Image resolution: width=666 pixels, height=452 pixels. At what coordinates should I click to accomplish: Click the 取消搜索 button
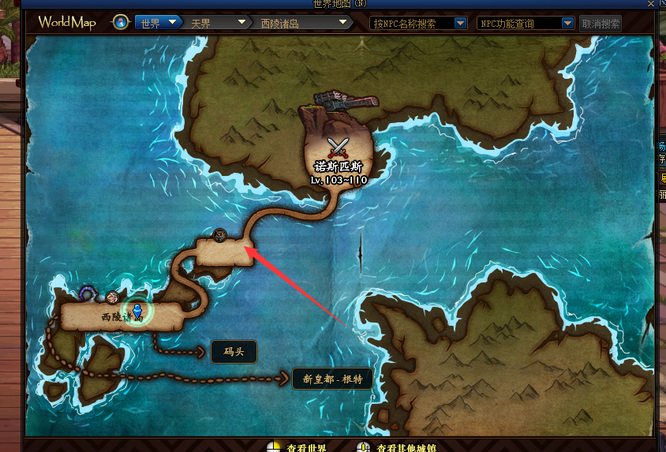601,22
